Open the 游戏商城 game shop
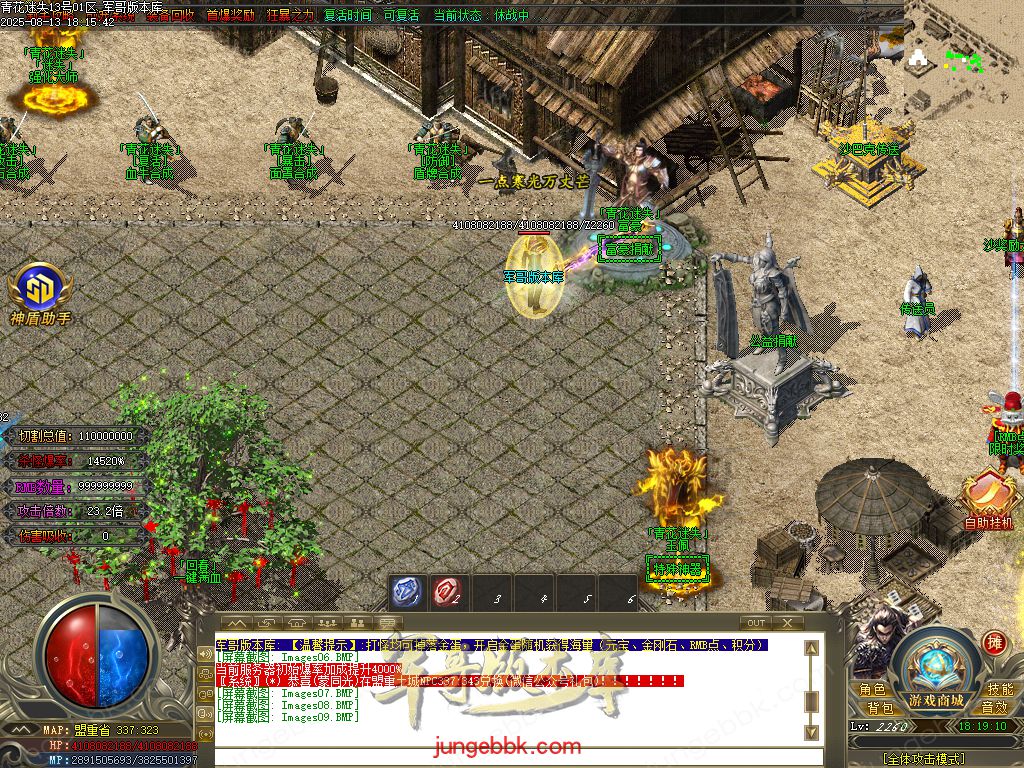The height and width of the screenshot is (768, 1024). tap(938, 672)
